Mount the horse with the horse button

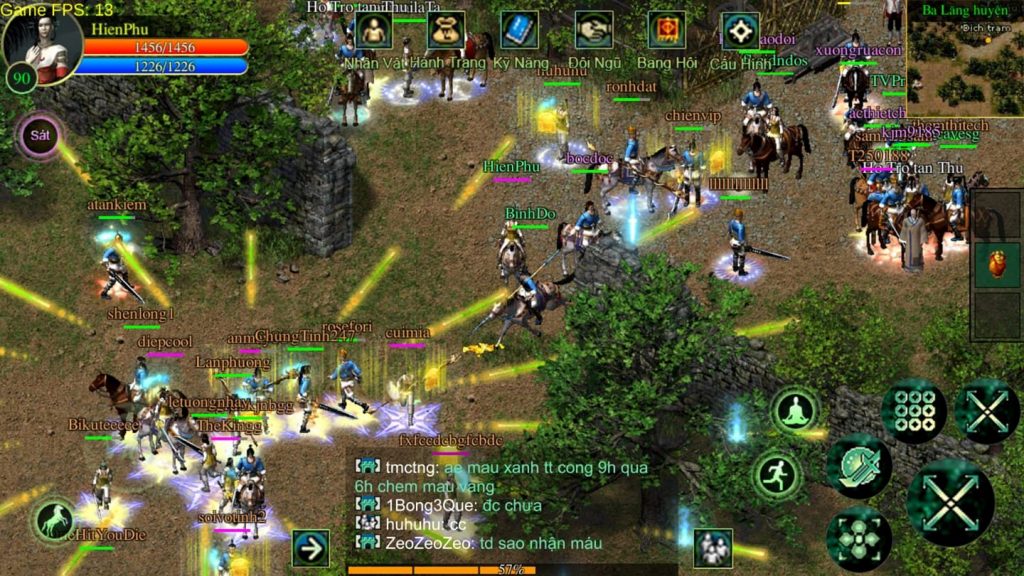(54, 520)
